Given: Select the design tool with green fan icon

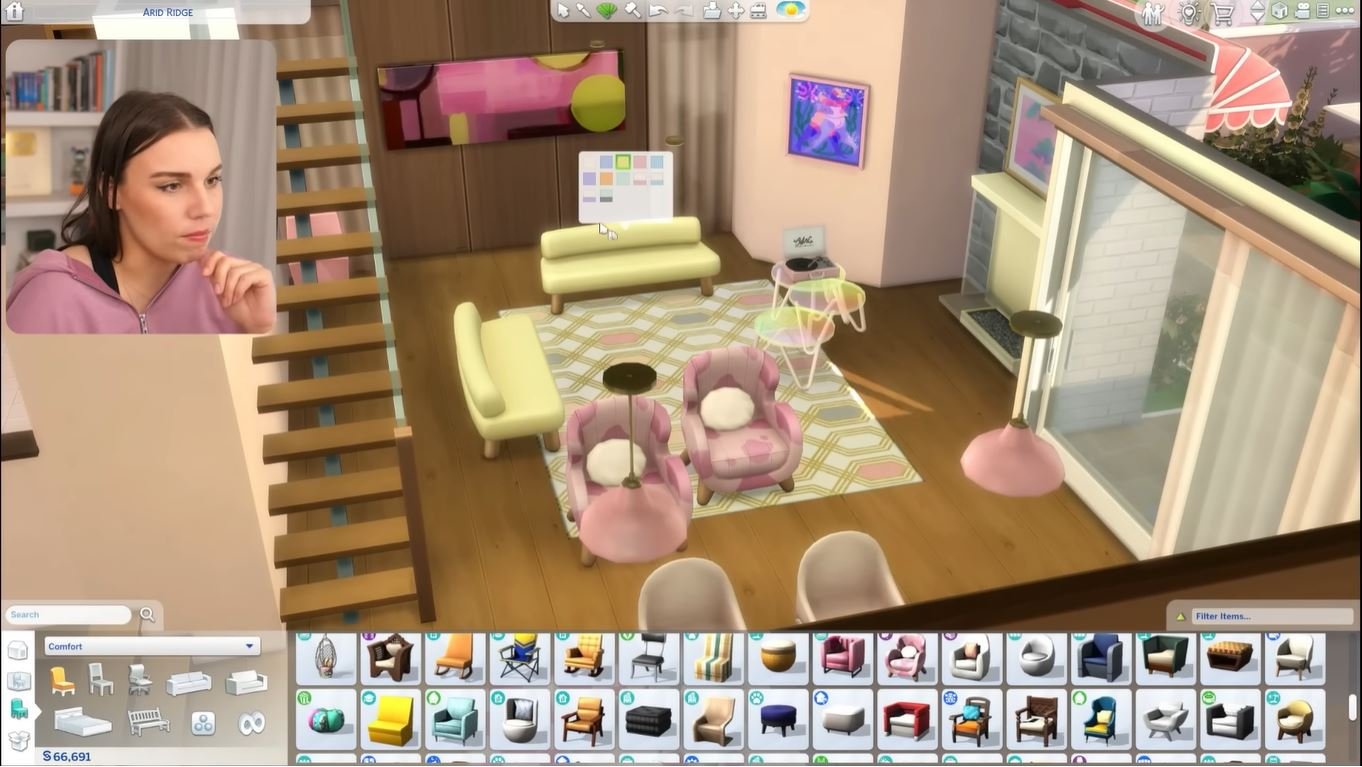Looking at the screenshot, I should (x=608, y=11).
